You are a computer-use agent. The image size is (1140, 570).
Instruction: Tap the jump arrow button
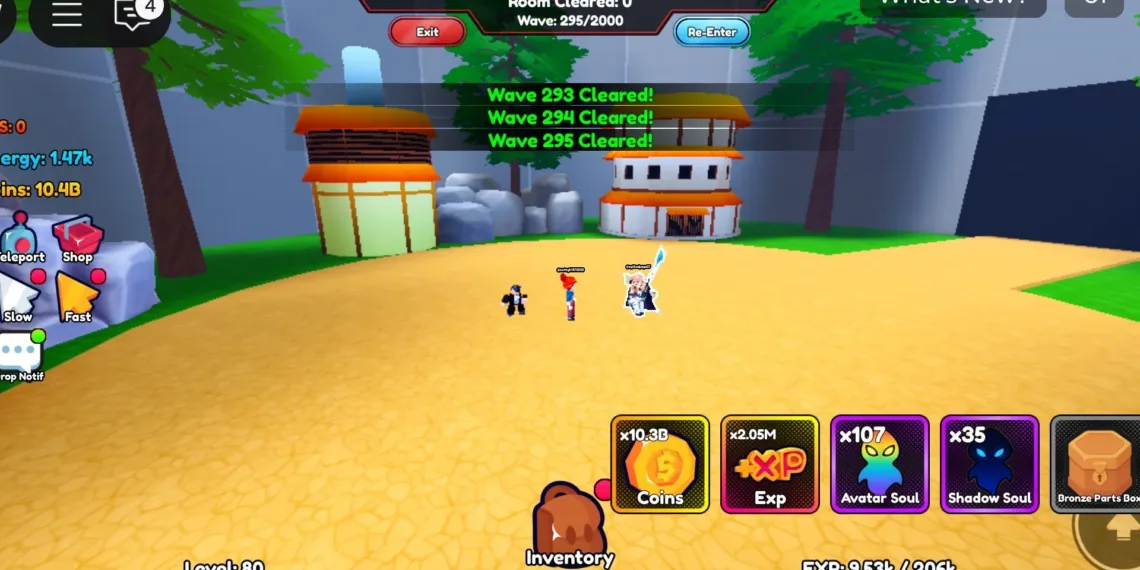click(x=1120, y=528)
